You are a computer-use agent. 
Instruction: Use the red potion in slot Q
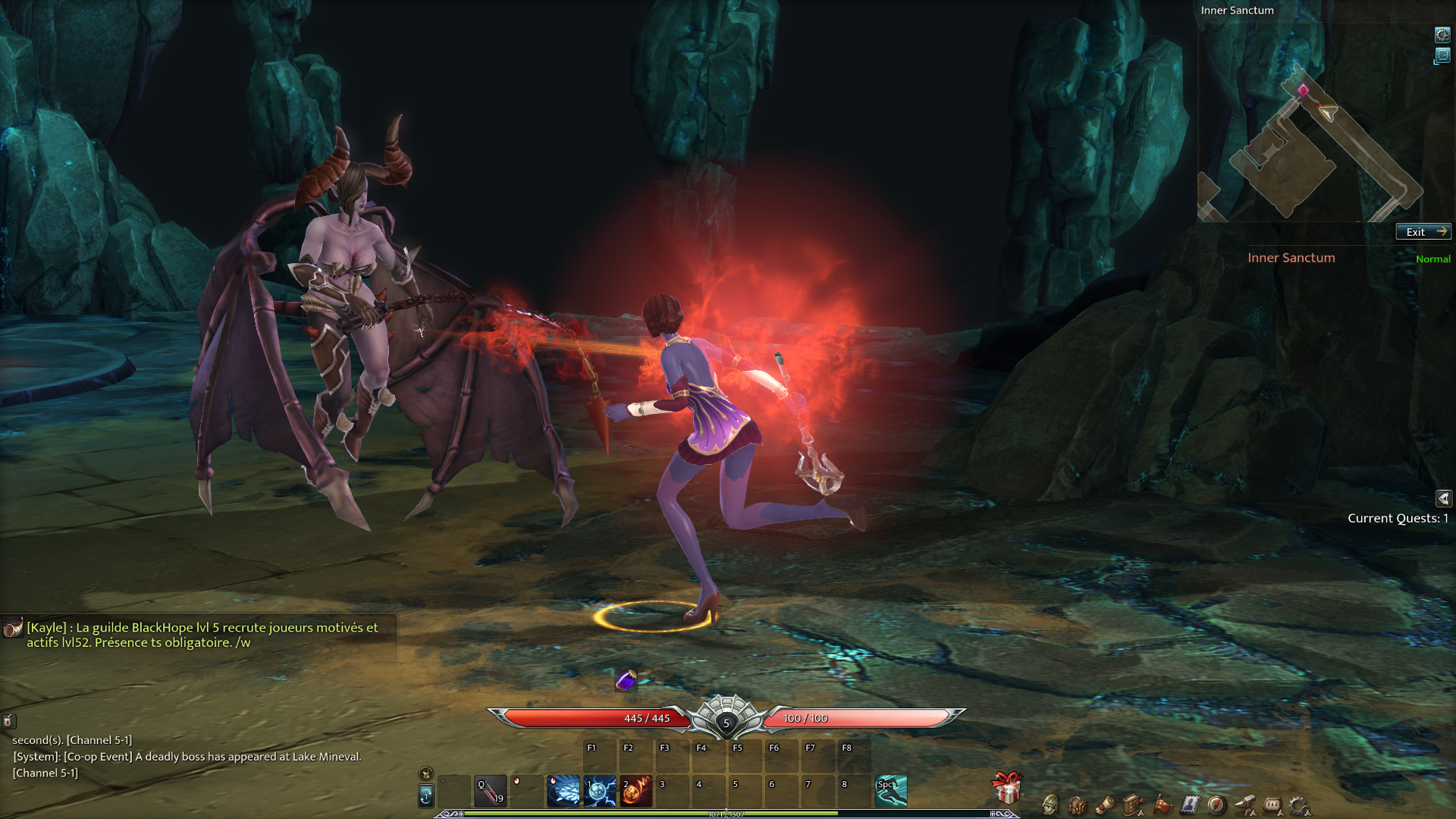tap(491, 791)
